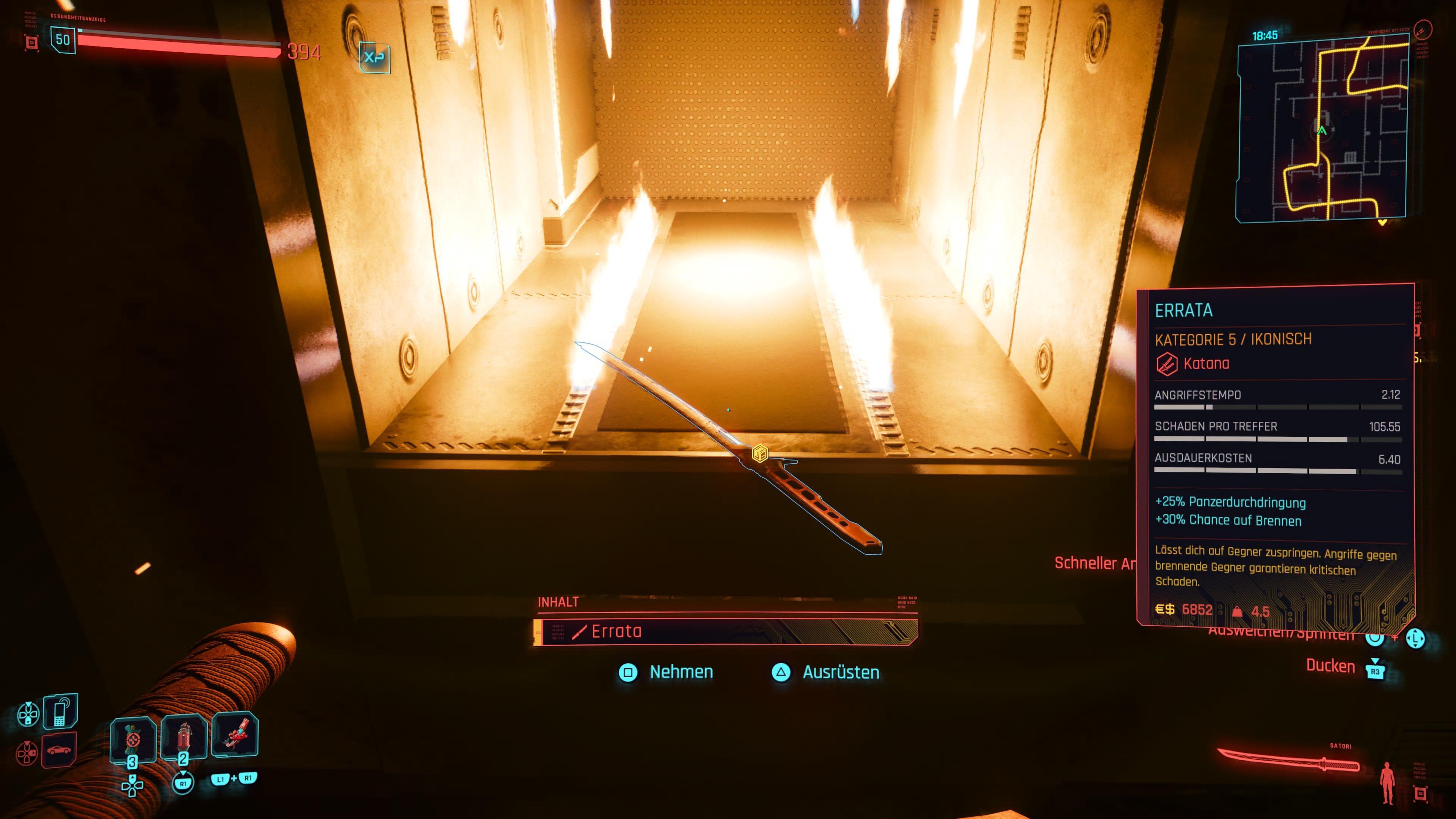Call vehicle using the car icon
This screenshot has height=819, width=1456.
coord(59,750)
